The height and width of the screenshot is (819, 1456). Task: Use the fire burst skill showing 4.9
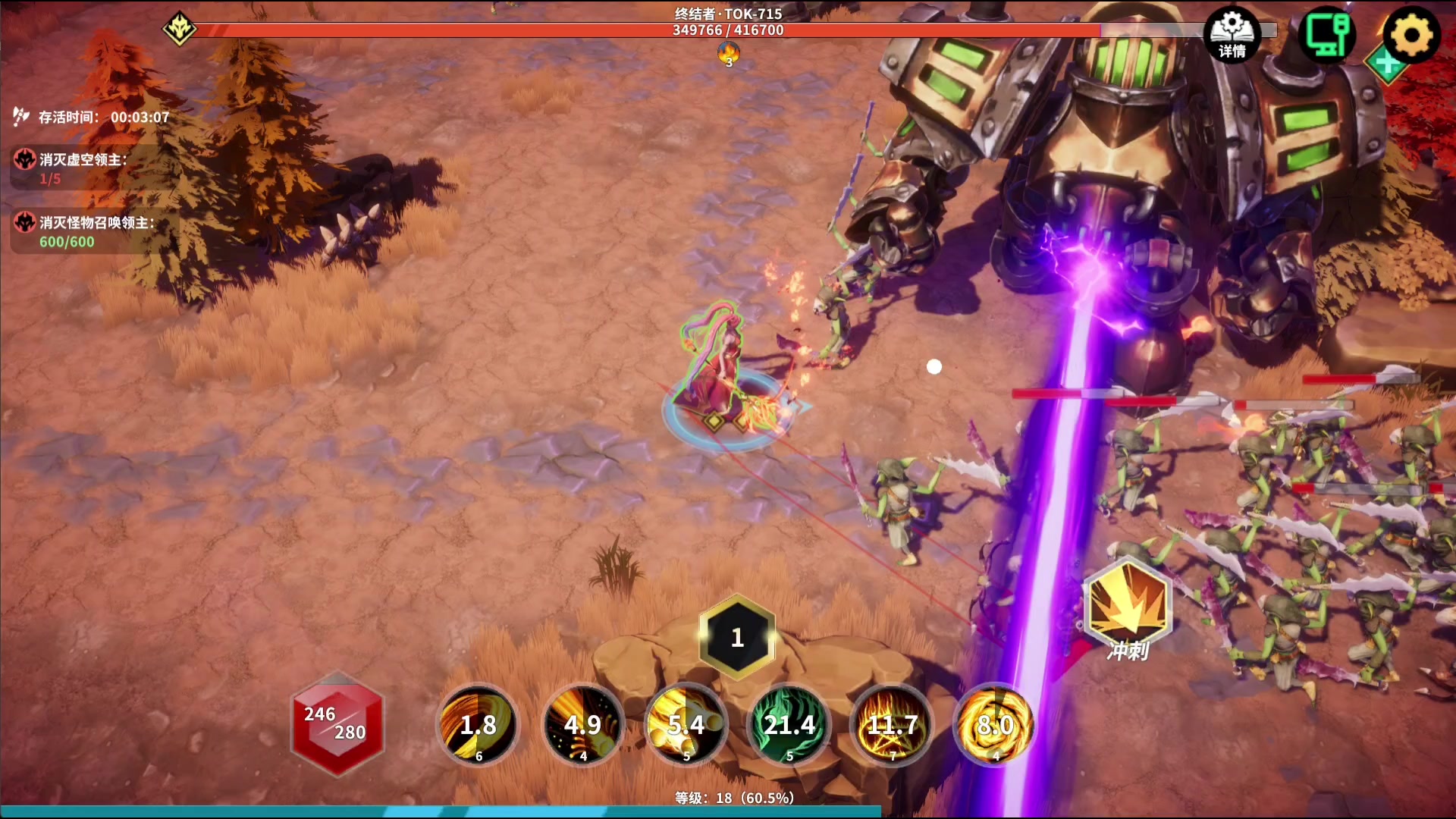coord(582,725)
